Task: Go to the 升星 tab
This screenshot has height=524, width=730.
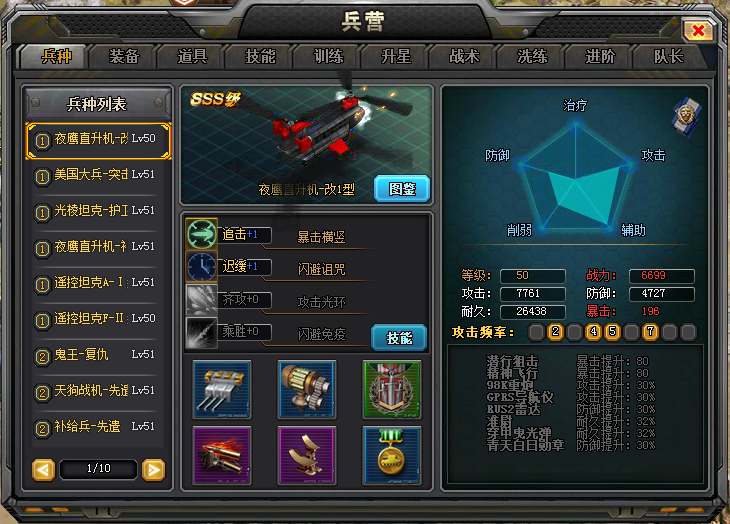Action: coord(396,56)
